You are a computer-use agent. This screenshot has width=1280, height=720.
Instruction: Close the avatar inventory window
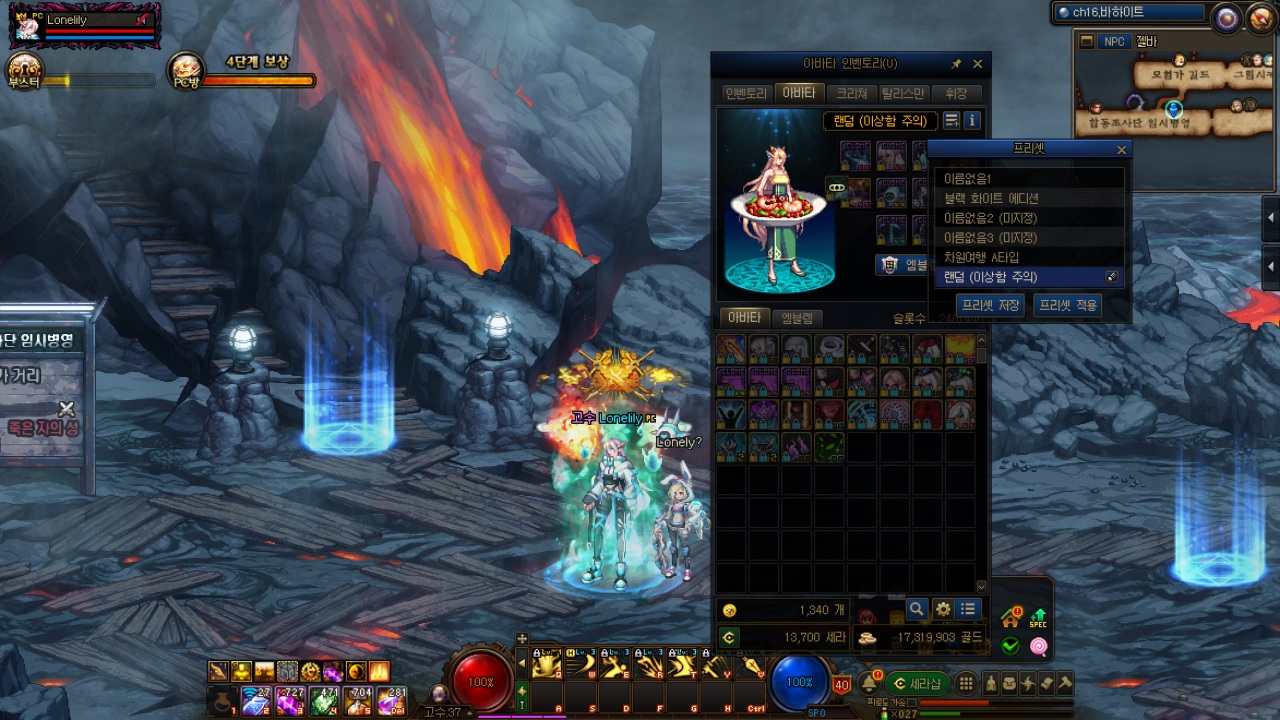click(x=977, y=64)
